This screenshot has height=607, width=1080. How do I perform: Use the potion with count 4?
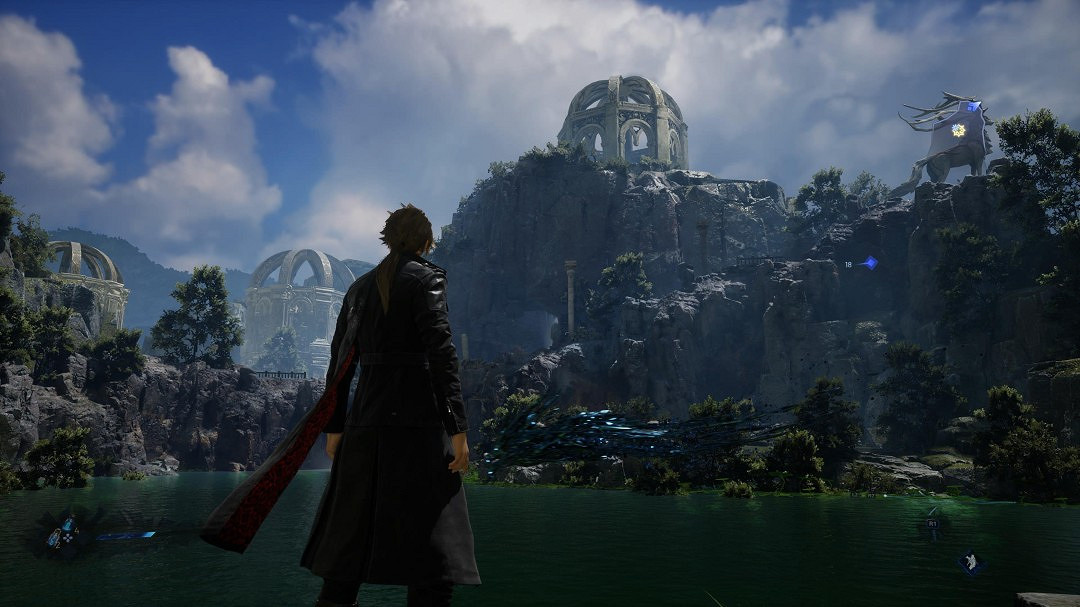point(68,524)
